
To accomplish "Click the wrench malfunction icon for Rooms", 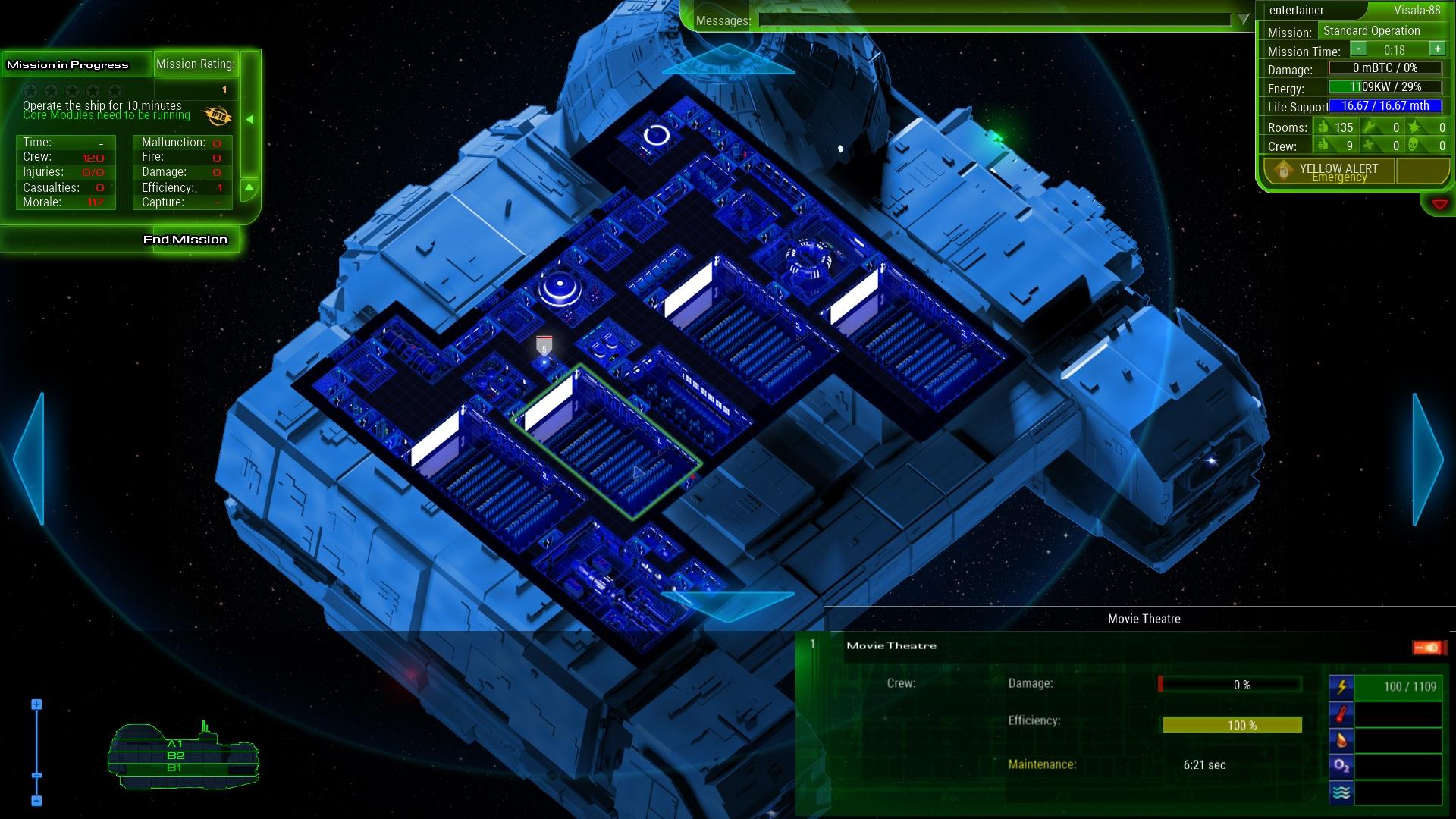I will click(x=1369, y=127).
